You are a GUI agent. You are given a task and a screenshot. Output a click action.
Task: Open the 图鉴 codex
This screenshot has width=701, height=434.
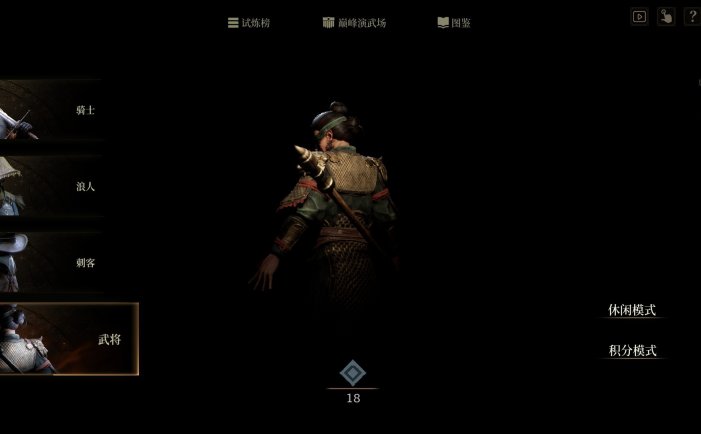coord(454,22)
